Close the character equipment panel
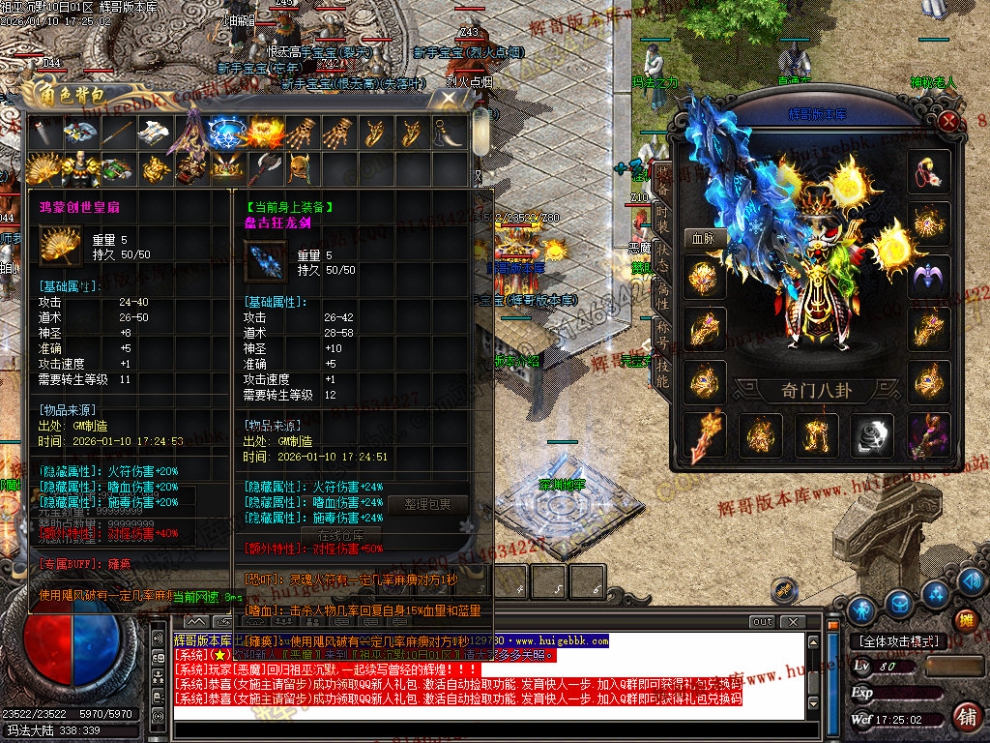This screenshot has width=990, height=743. [949, 121]
